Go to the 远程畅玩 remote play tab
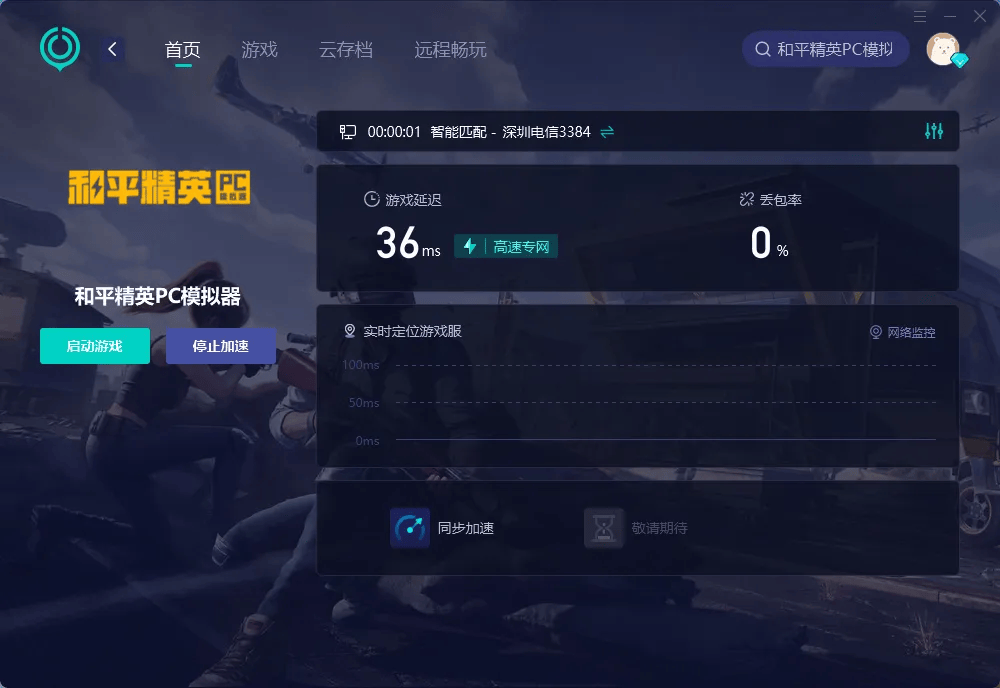Viewport: 1000px width, 688px height. click(450, 50)
